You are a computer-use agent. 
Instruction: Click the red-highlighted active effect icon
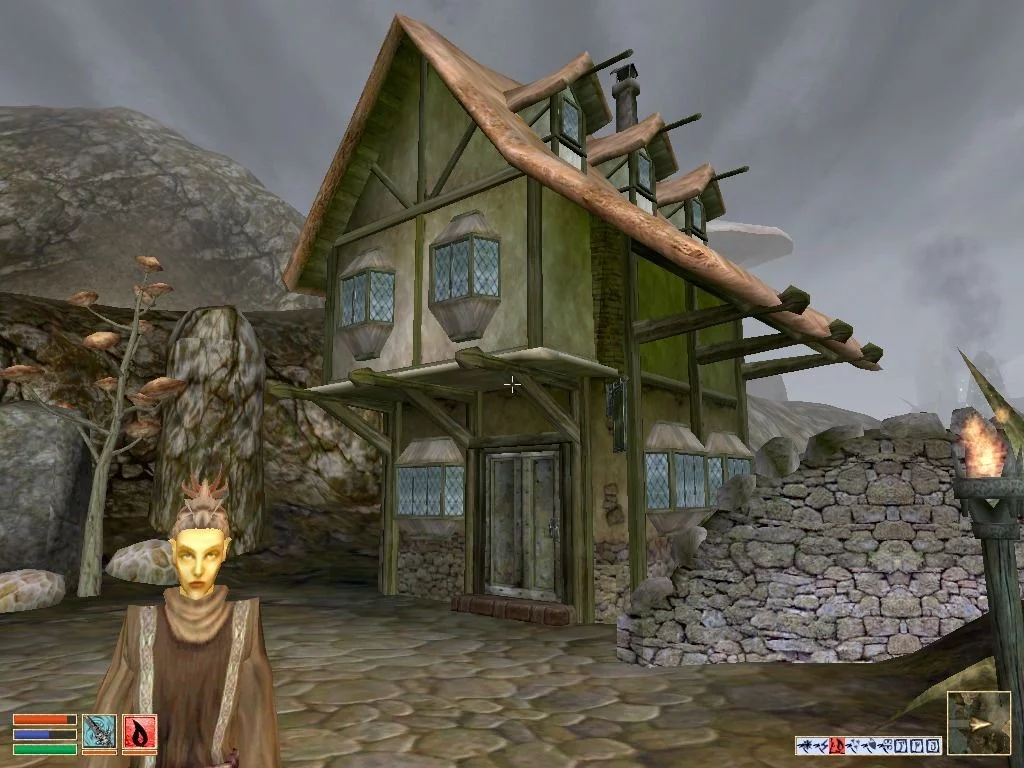coord(837,745)
